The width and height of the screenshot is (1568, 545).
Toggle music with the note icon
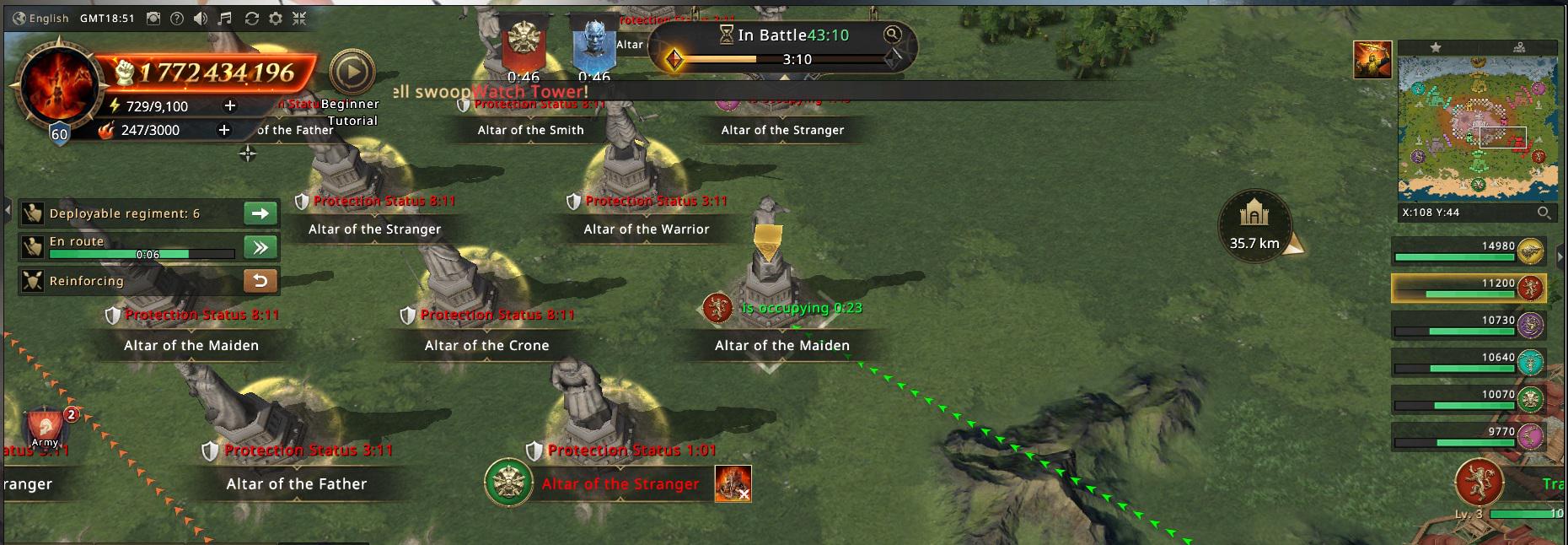(225, 18)
